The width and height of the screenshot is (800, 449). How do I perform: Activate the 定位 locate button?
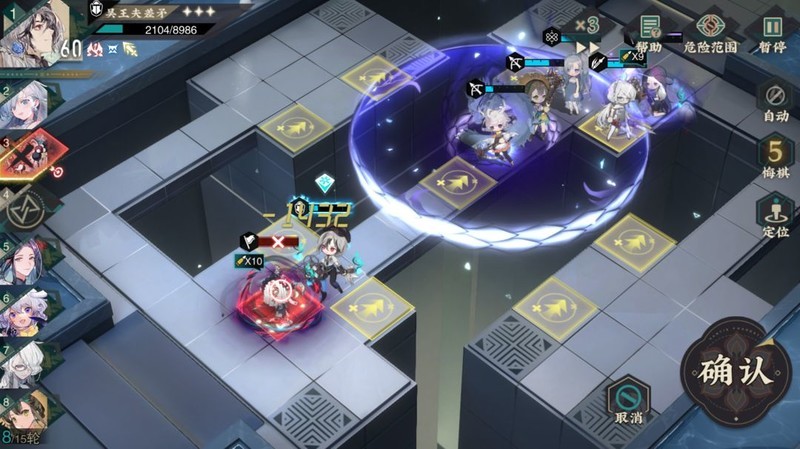[x=775, y=215]
